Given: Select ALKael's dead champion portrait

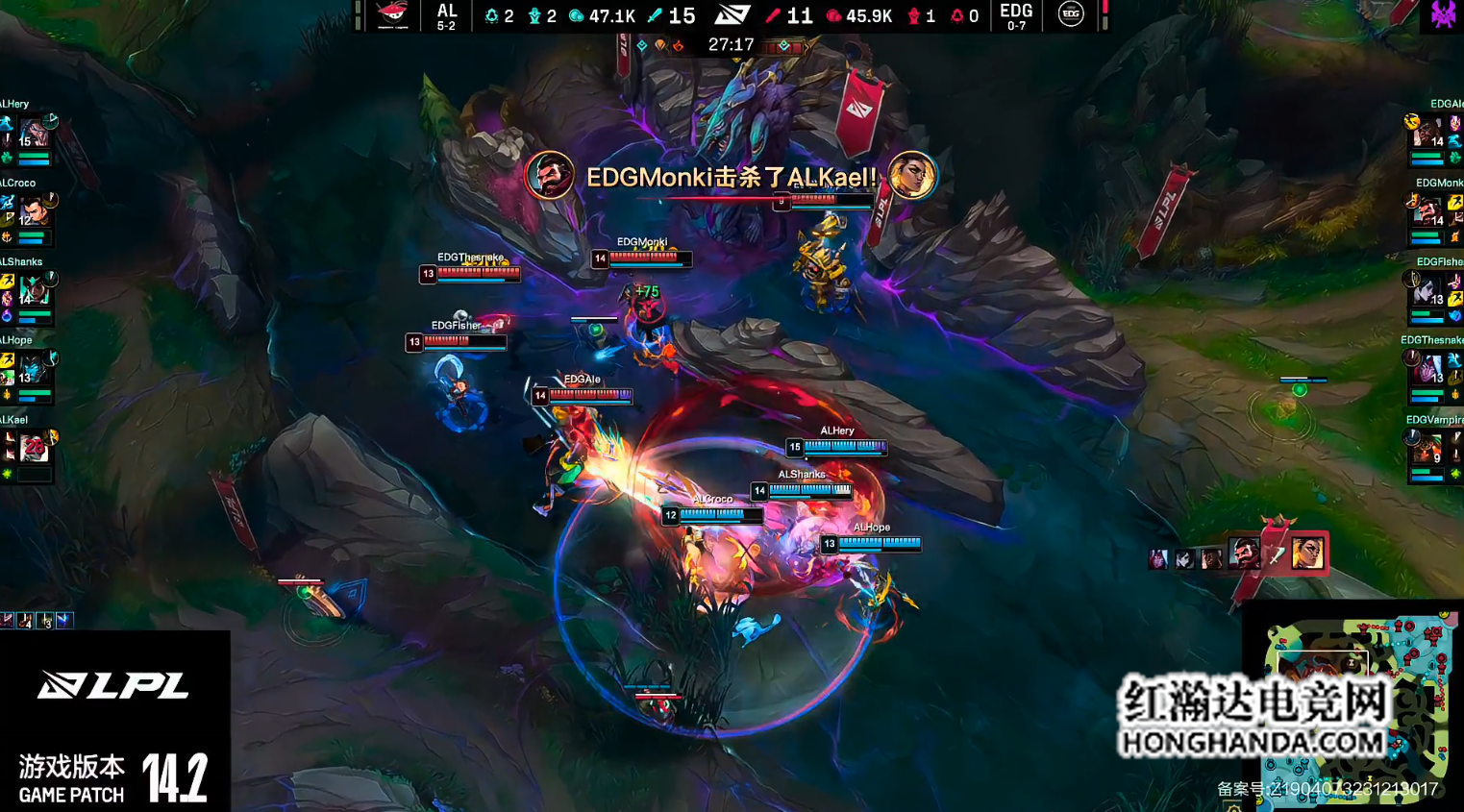Looking at the screenshot, I should tap(34, 448).
